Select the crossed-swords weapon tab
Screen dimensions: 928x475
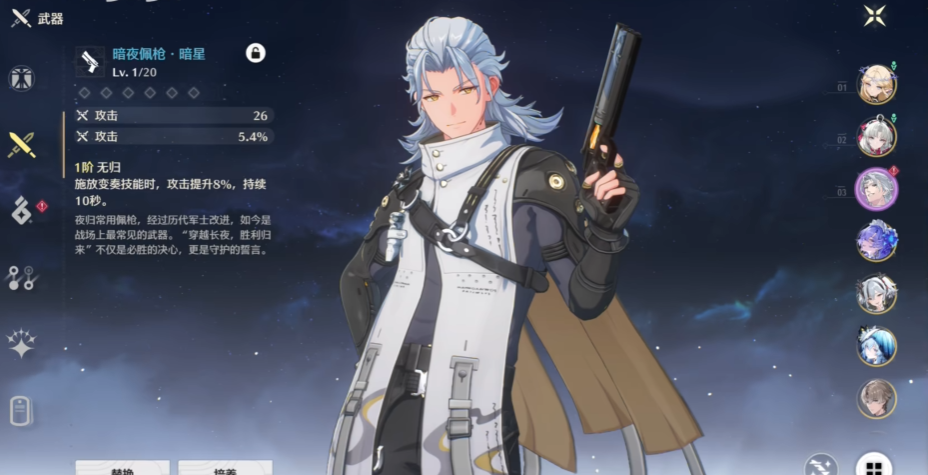[21, 145]
